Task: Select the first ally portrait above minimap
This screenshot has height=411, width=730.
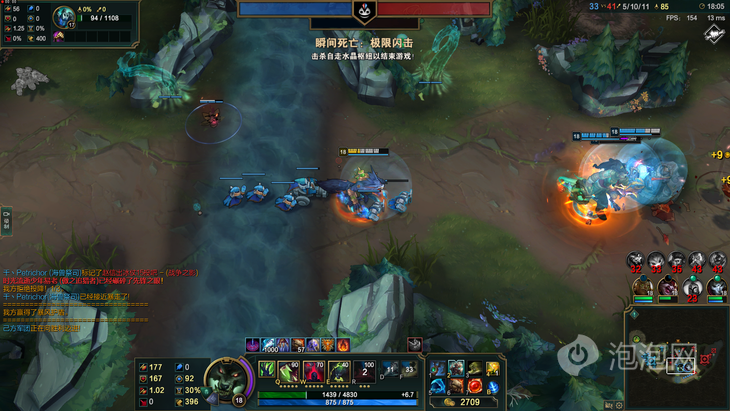Action: (x=640, y=288)
